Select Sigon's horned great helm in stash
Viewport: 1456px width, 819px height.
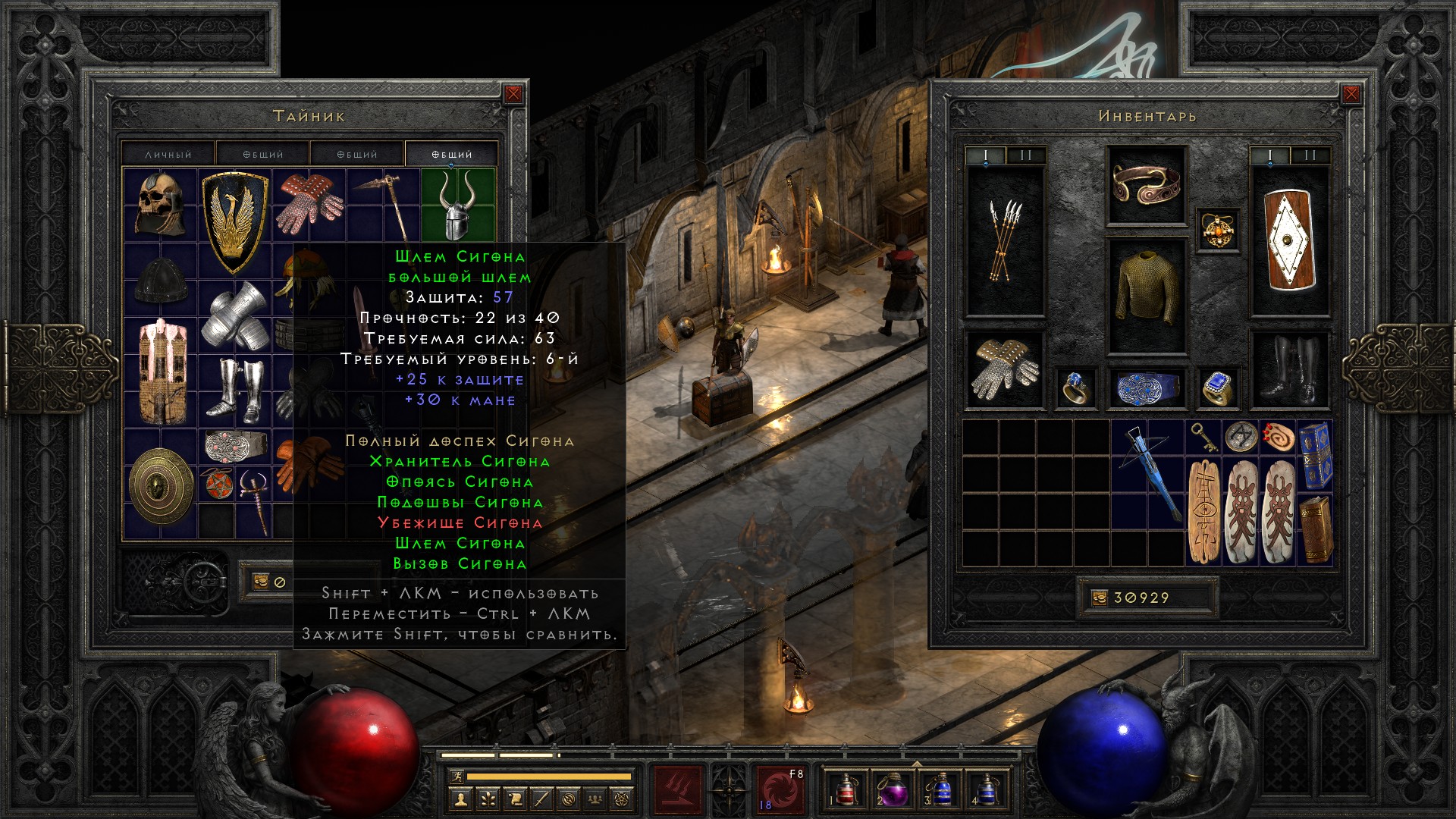[458, 205]
